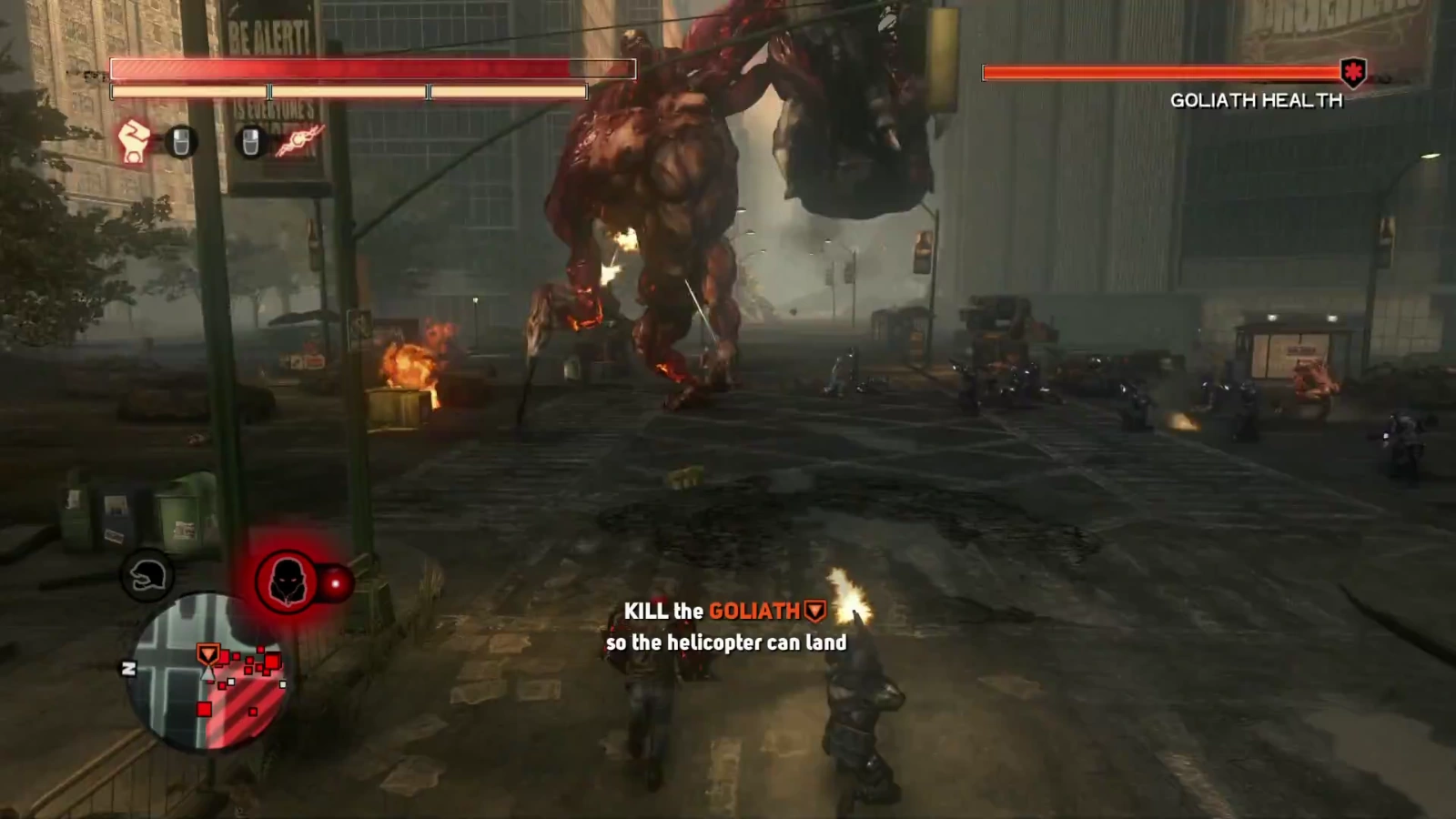The image size is (1456, 819).
Task: Toggle the glowing red detection orb near the infected icon
Action: coord(335,582)
